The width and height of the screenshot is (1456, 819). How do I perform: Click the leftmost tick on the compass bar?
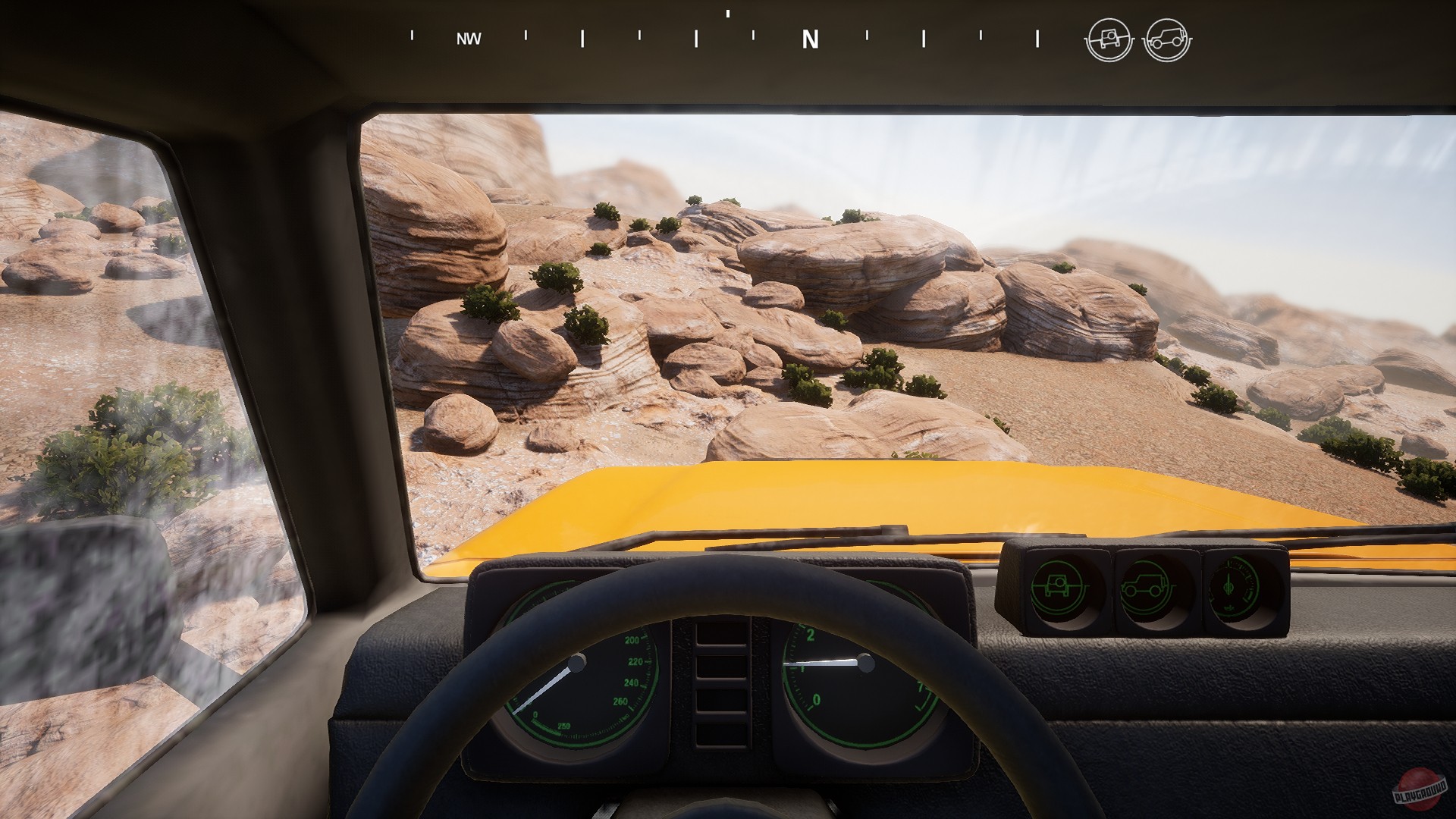click(410, 36)
